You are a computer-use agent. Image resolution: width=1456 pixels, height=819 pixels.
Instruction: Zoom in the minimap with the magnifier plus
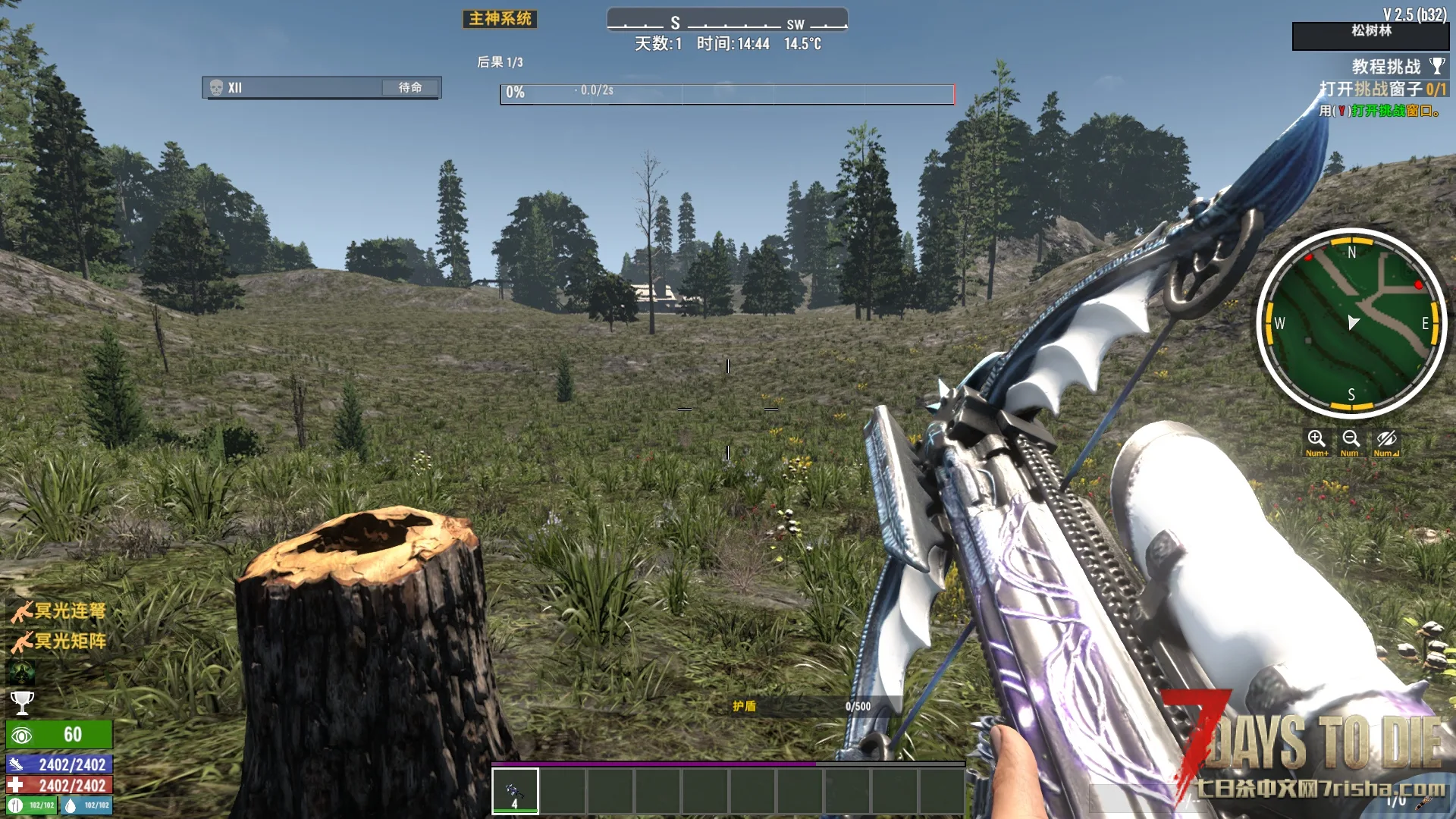tap(1316, 441)
